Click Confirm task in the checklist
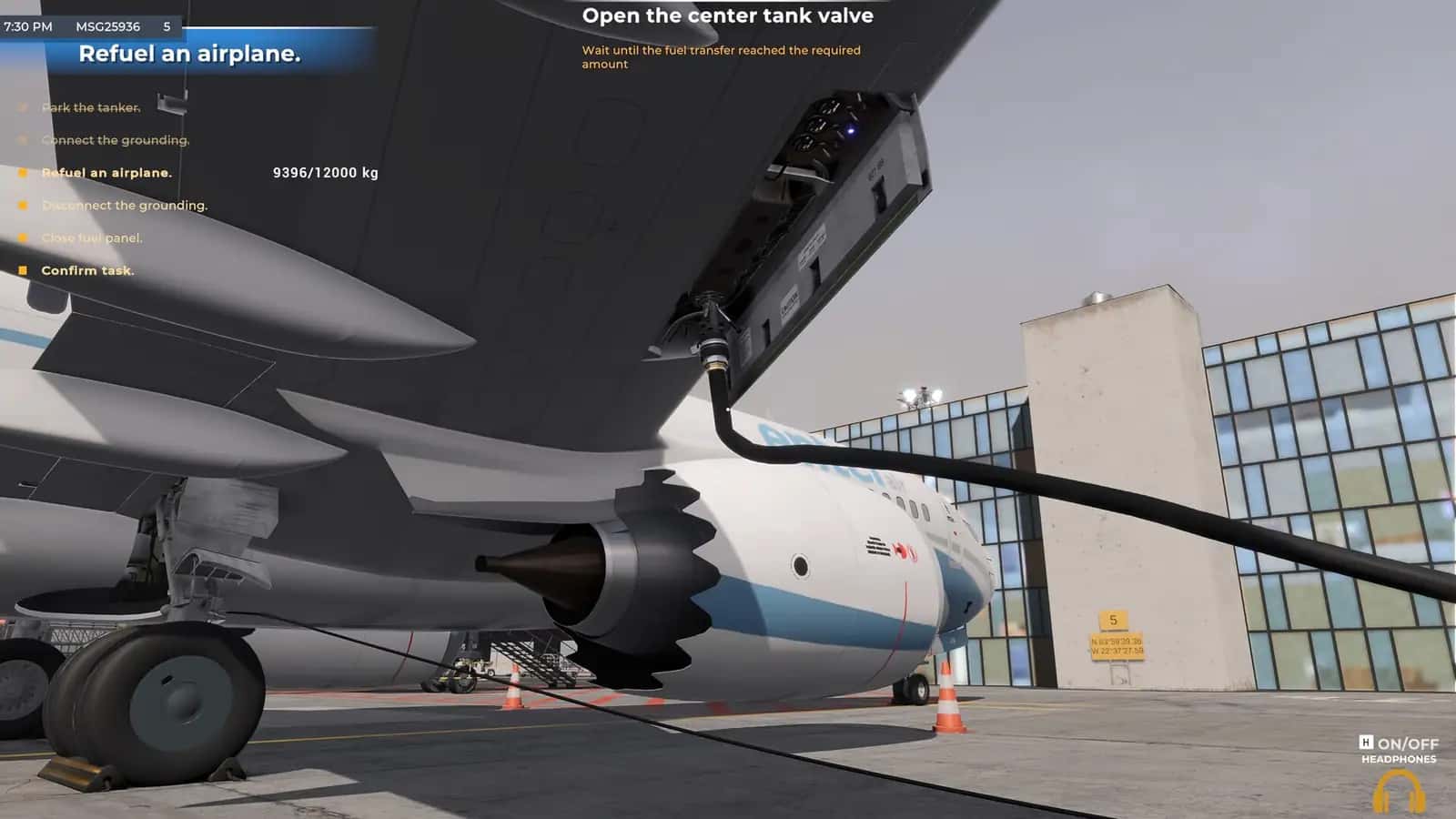The height and width of the screenshot is (819, 1456). click(86, 270)
